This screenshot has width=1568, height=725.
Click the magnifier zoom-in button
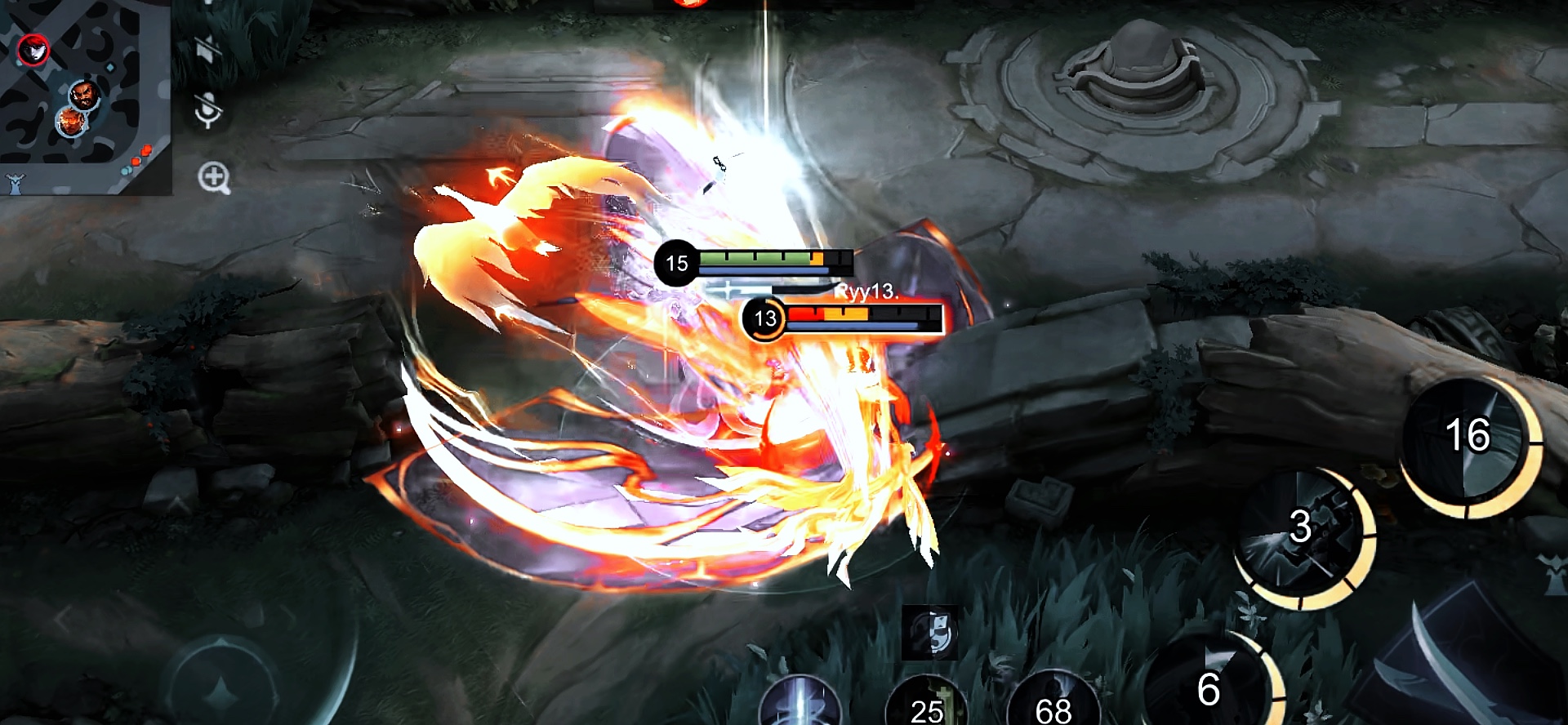pos(214,176)
